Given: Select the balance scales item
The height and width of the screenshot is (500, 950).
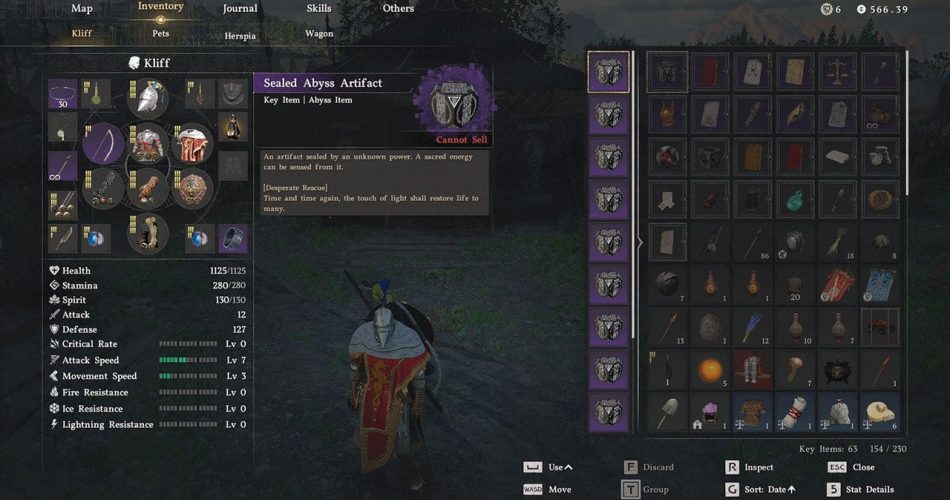Looking at the screenshot, I should (x=837, y=72).
